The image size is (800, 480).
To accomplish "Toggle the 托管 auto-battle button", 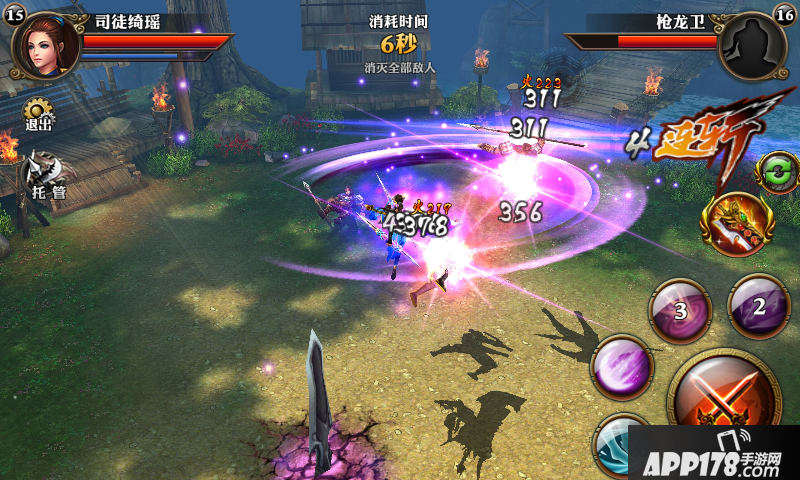I will 46,174.
